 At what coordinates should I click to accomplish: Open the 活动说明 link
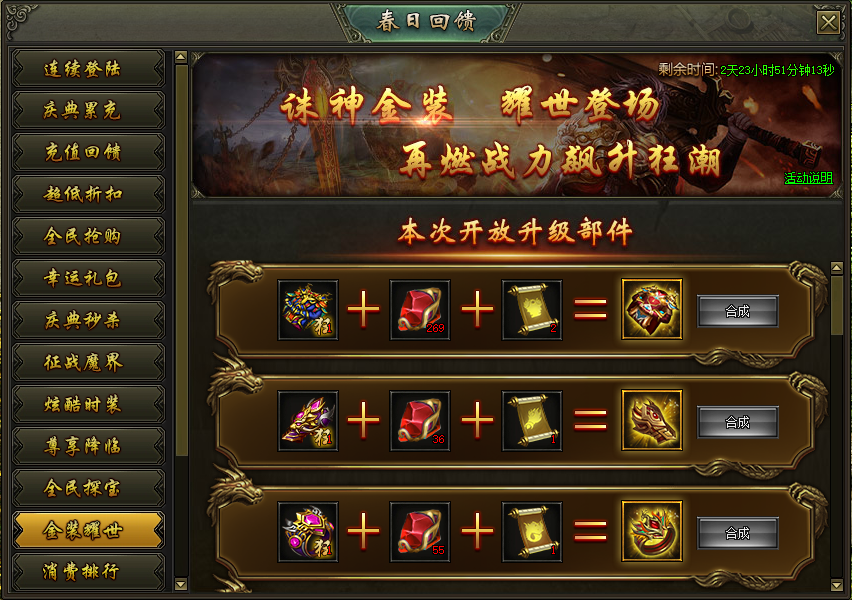(x=808, y=179)
